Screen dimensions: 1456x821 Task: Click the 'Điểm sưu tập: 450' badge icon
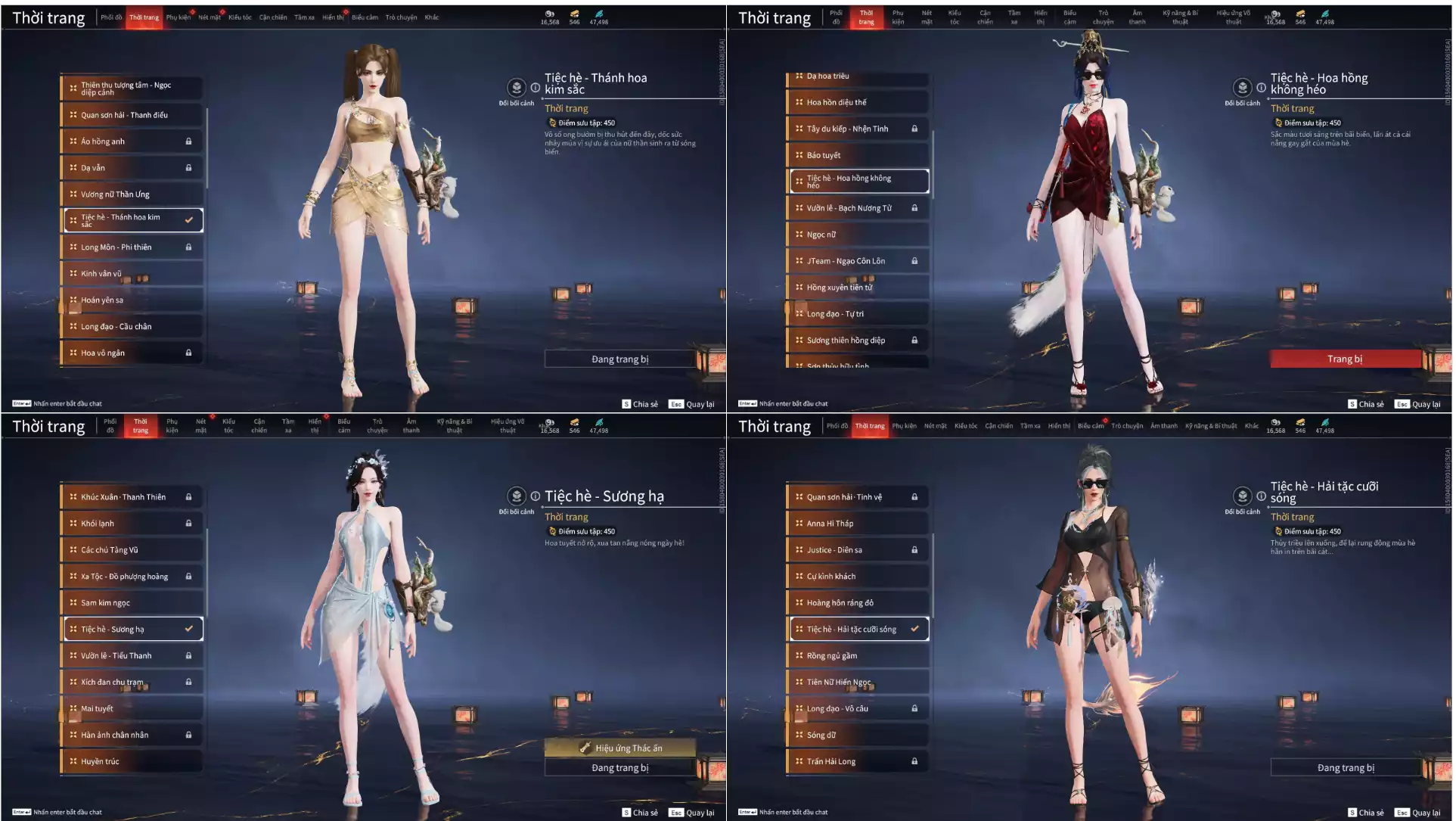[551, 123]
